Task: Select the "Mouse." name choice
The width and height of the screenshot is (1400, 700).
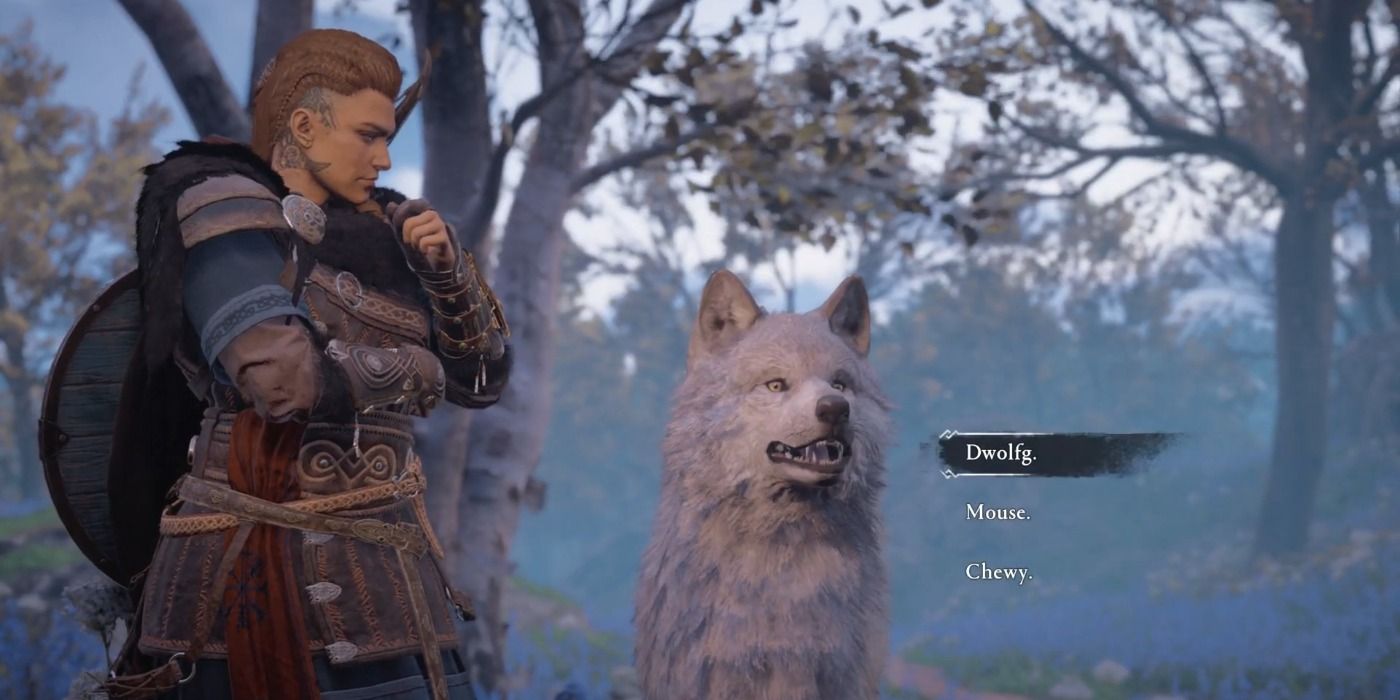Action: [997, 513]
